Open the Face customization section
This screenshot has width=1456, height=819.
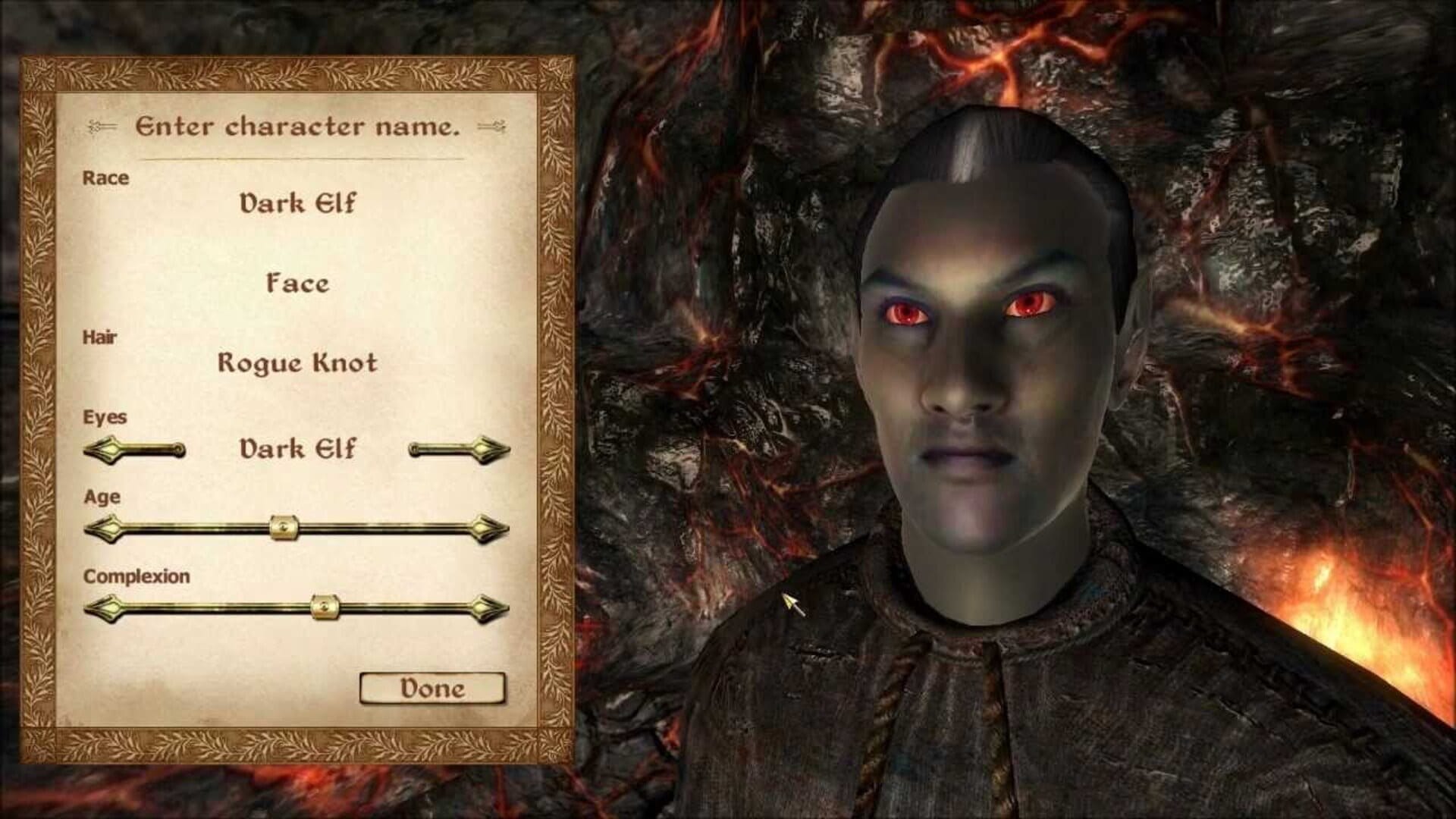(296, 284)
